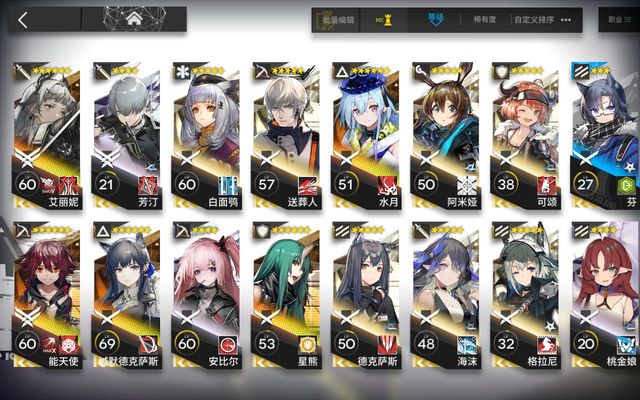The width and height of the screenshot is (640, 400).
Task: Open the class filter (职业)
Action: [x=615, y=19]
